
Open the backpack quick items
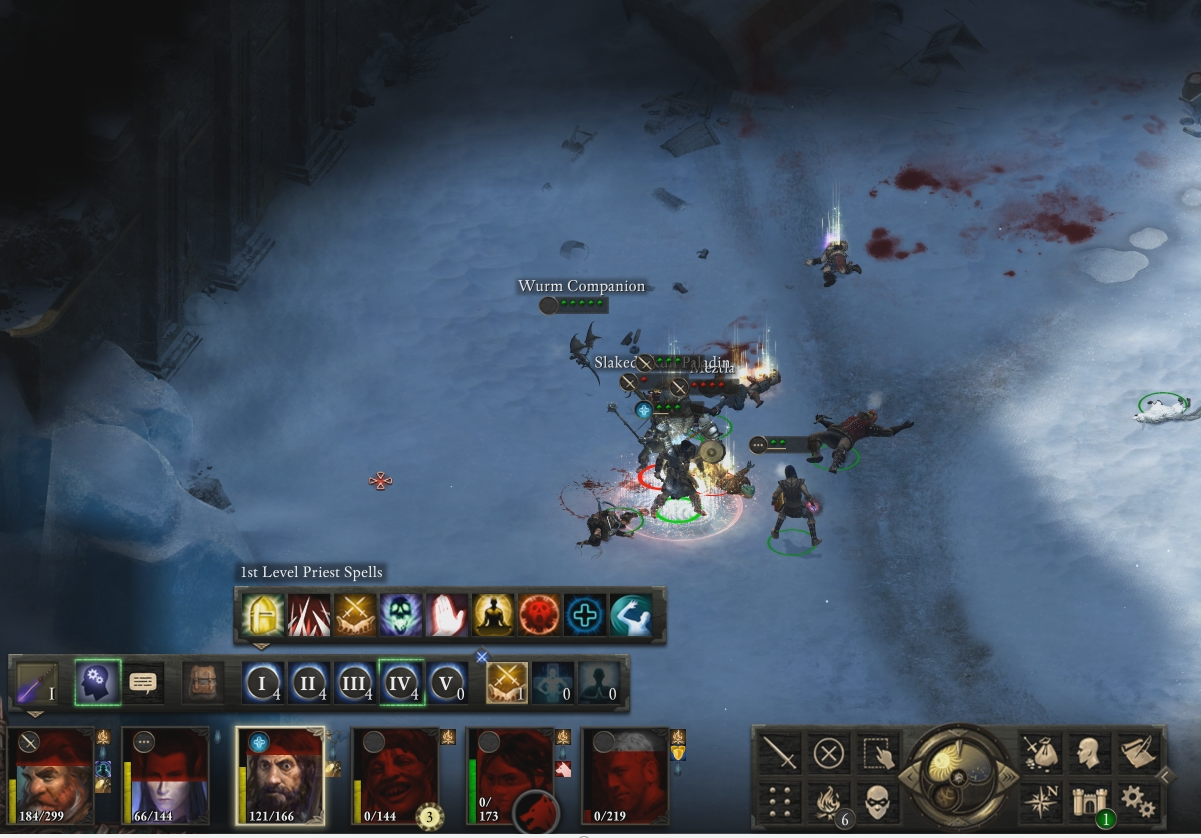pos(202,683)
